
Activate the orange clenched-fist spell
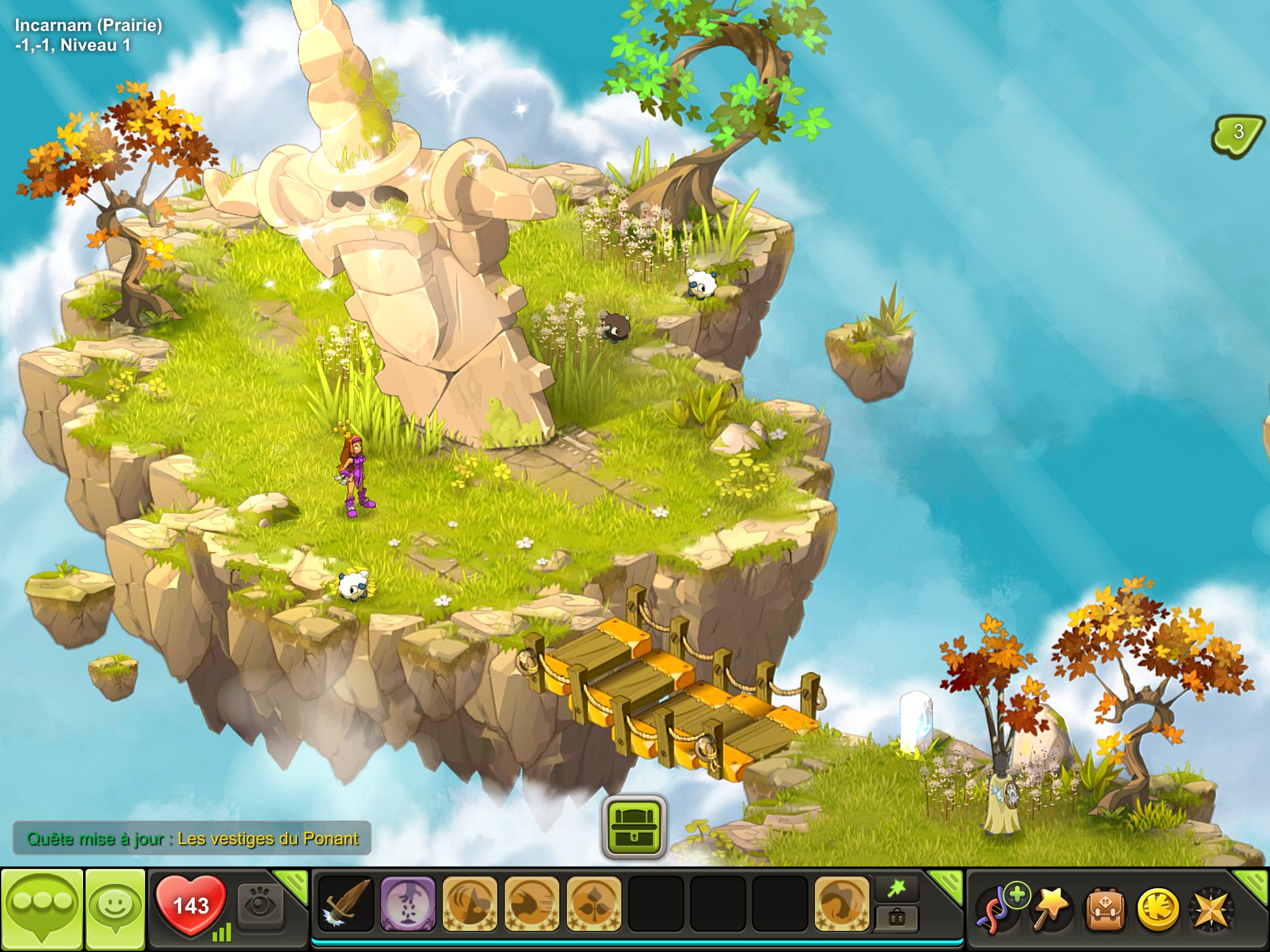point(841,904)
